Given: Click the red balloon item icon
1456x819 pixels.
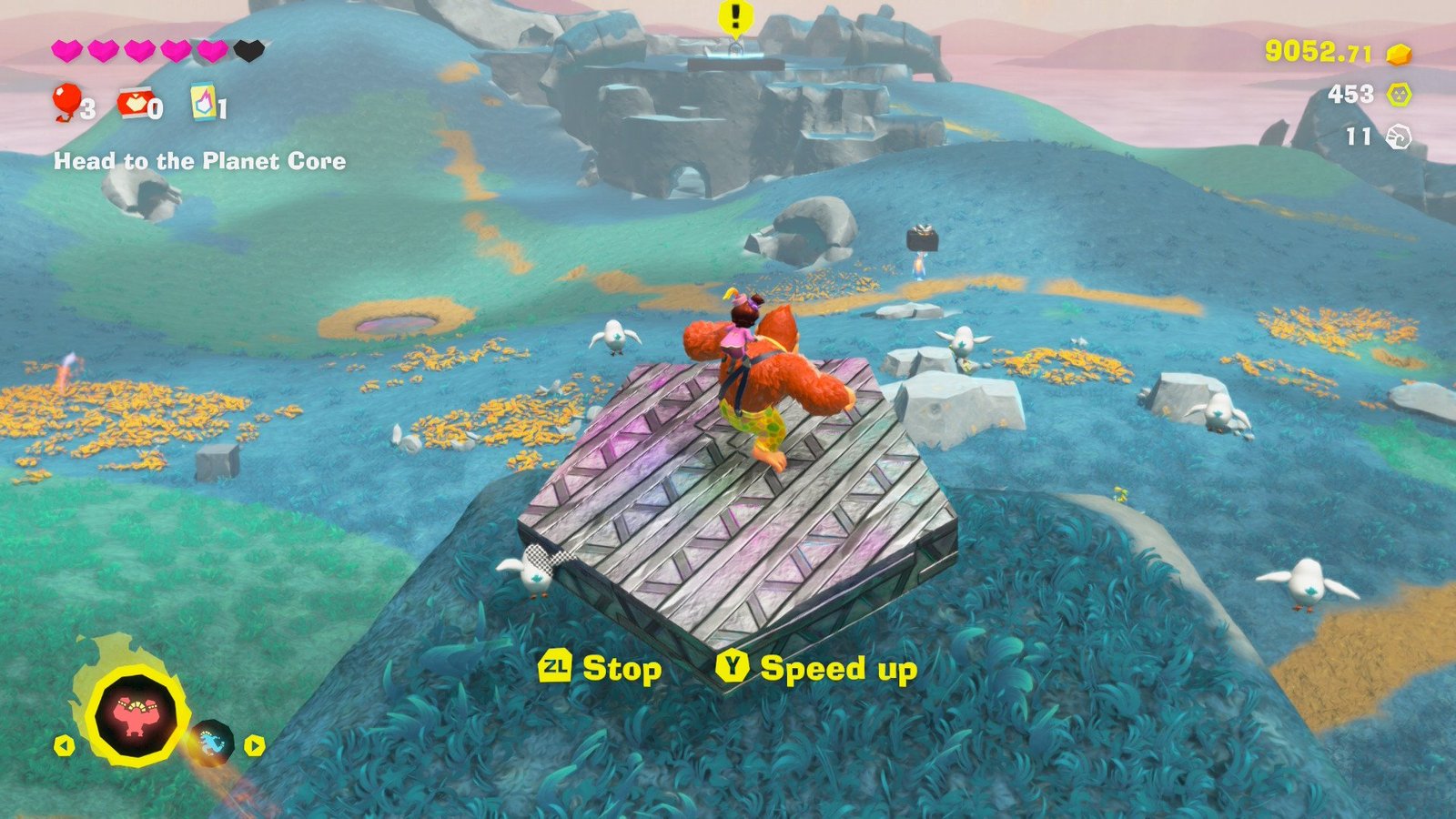Looking at the screenshot, I should (x=66, y=100).
